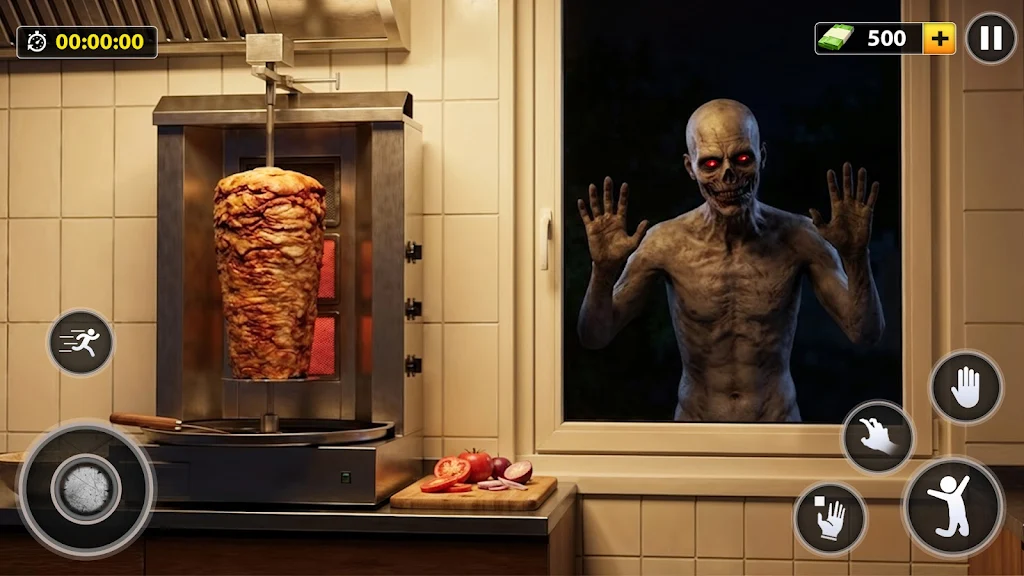Tap the yellow plus to add cash

click(x=939, y=39)
